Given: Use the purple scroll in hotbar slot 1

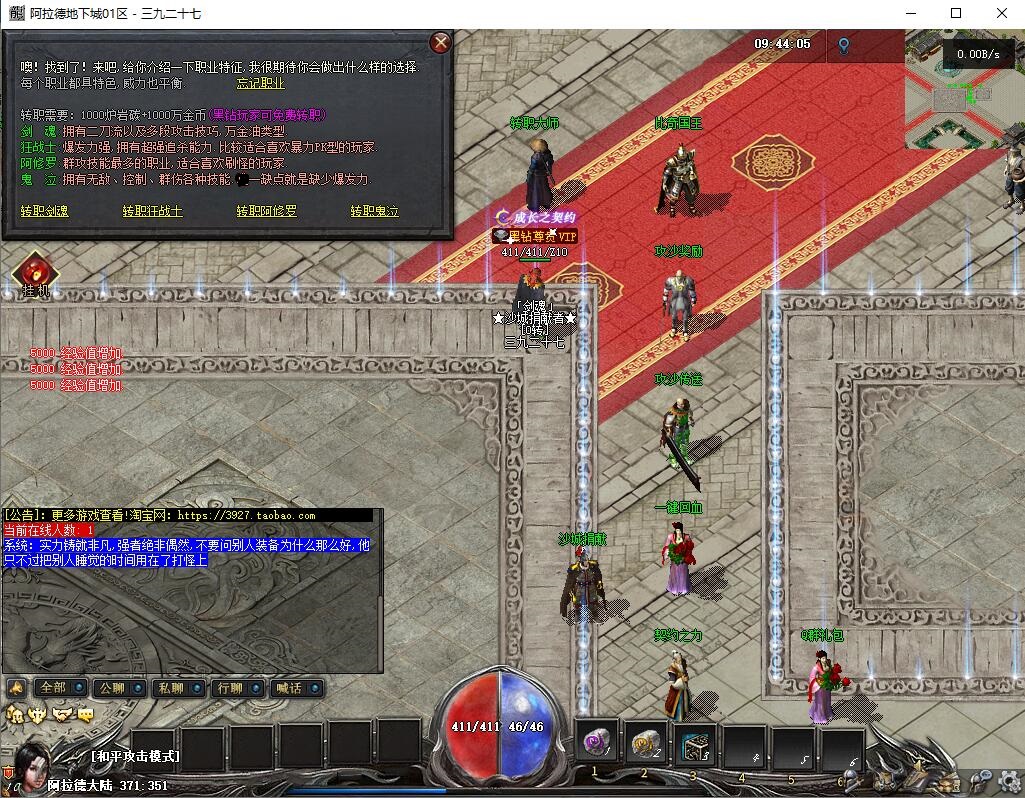Looking at the screenshot, I should (598, 744).
